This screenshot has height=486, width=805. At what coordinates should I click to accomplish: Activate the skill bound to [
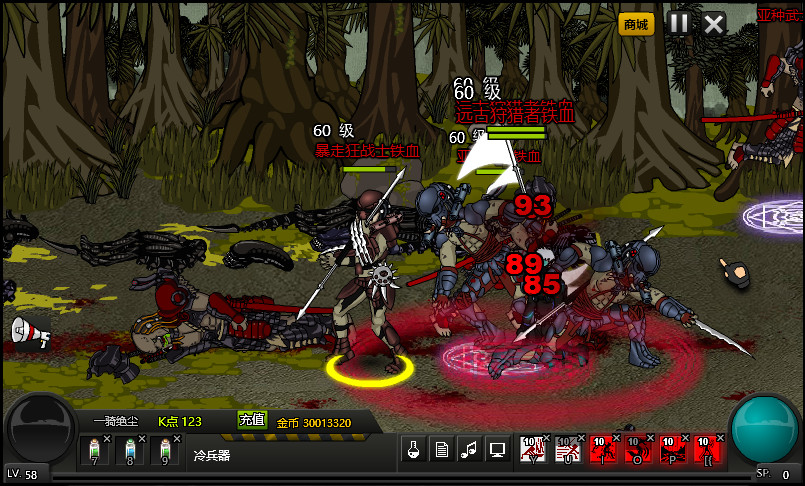pyautogui.click(x=707, y=451)
